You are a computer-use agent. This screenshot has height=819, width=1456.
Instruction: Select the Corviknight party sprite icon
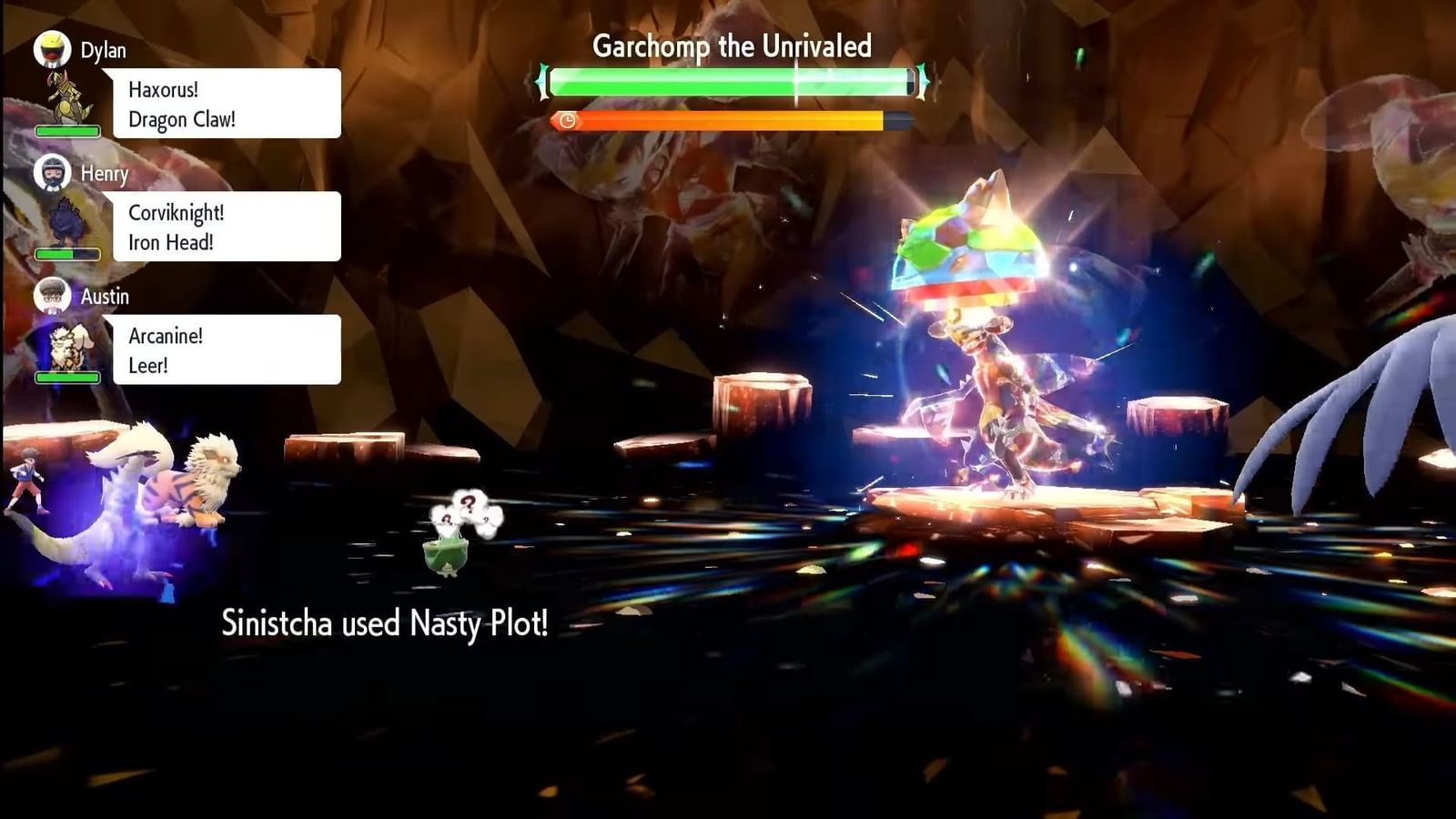click(x=68, y=223)
